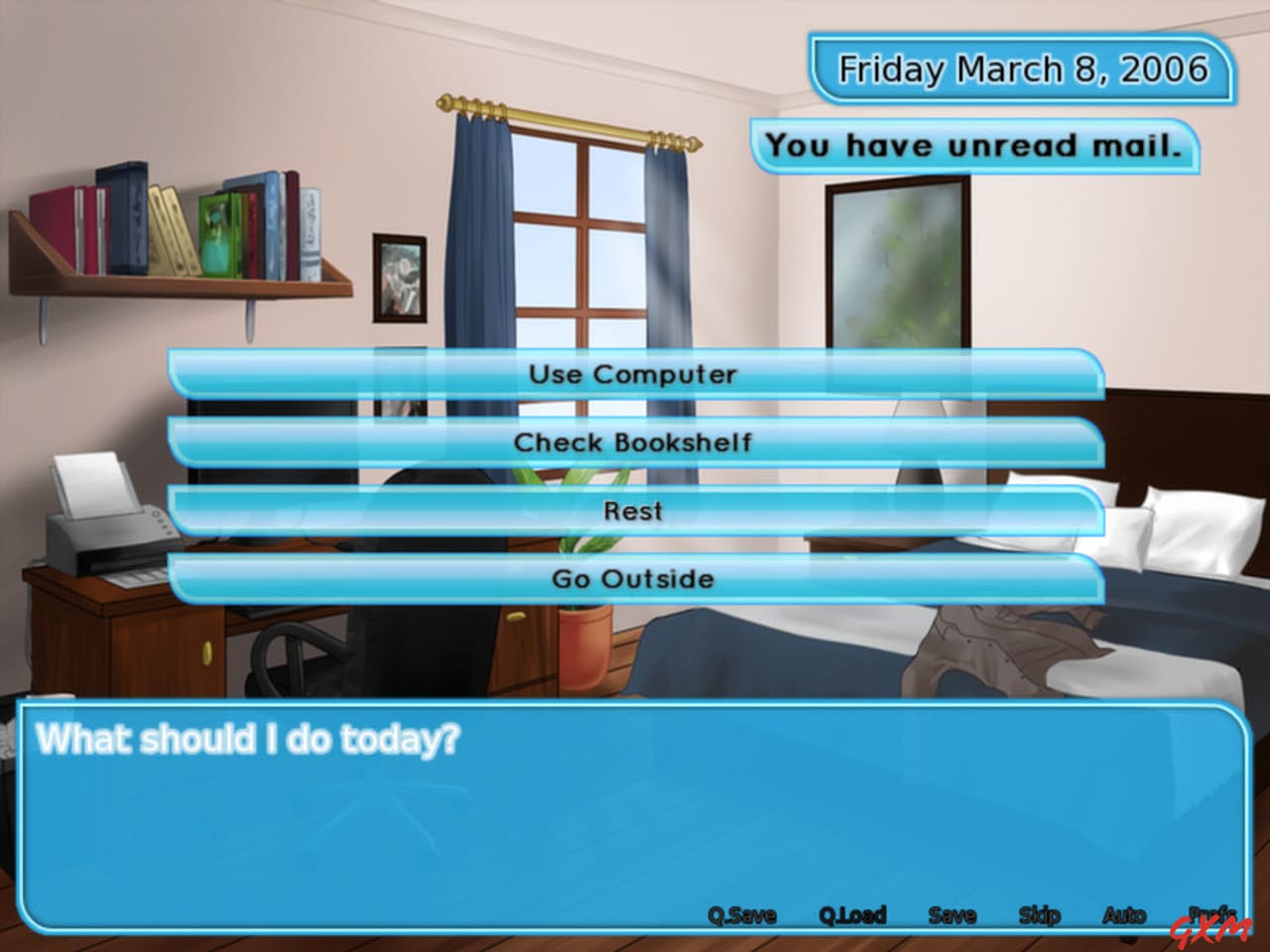Quickload the game with Q.Load
The width and height of the screenshot is (1270, 952).
[851, 915]
